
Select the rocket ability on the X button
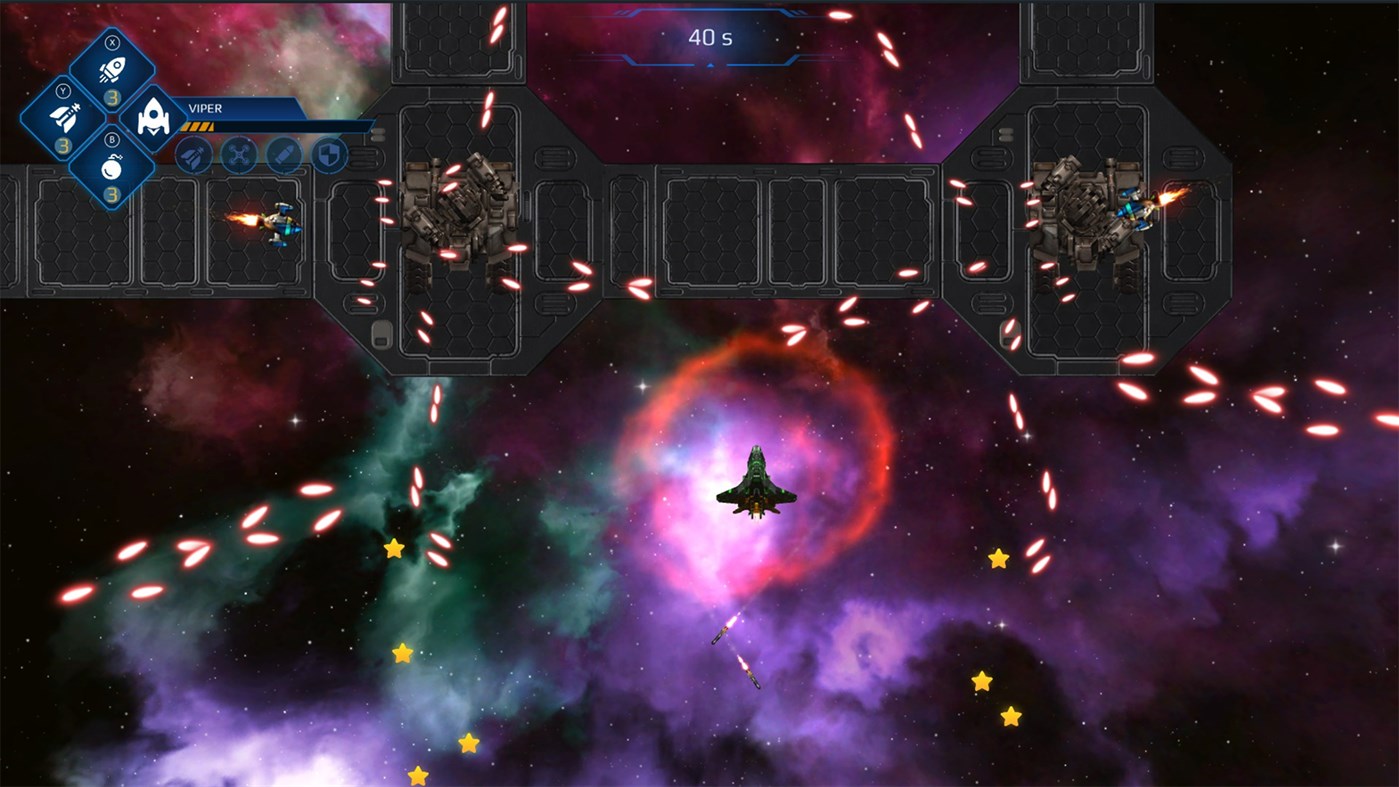(113, 68)
